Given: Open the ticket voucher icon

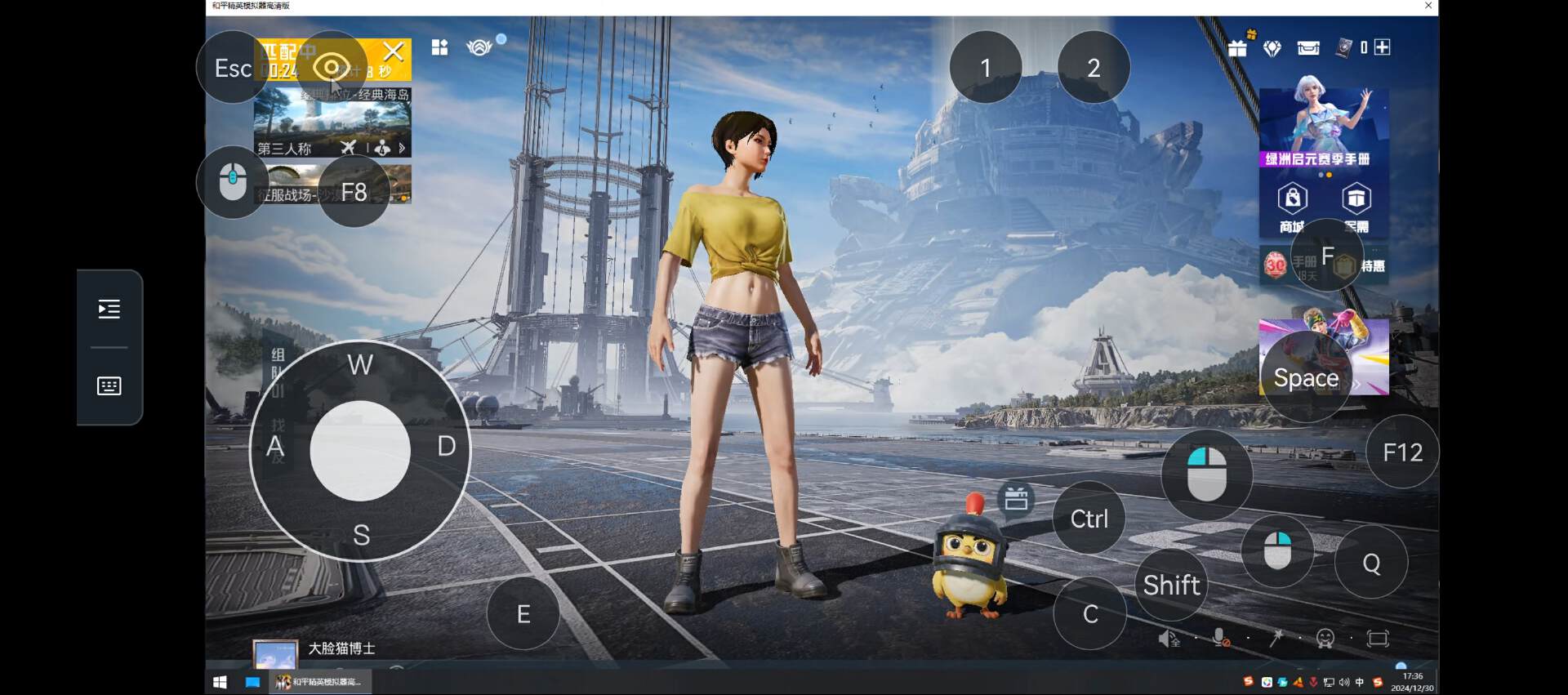Looking at the screenshot, I should click(x=1308, y=48).
